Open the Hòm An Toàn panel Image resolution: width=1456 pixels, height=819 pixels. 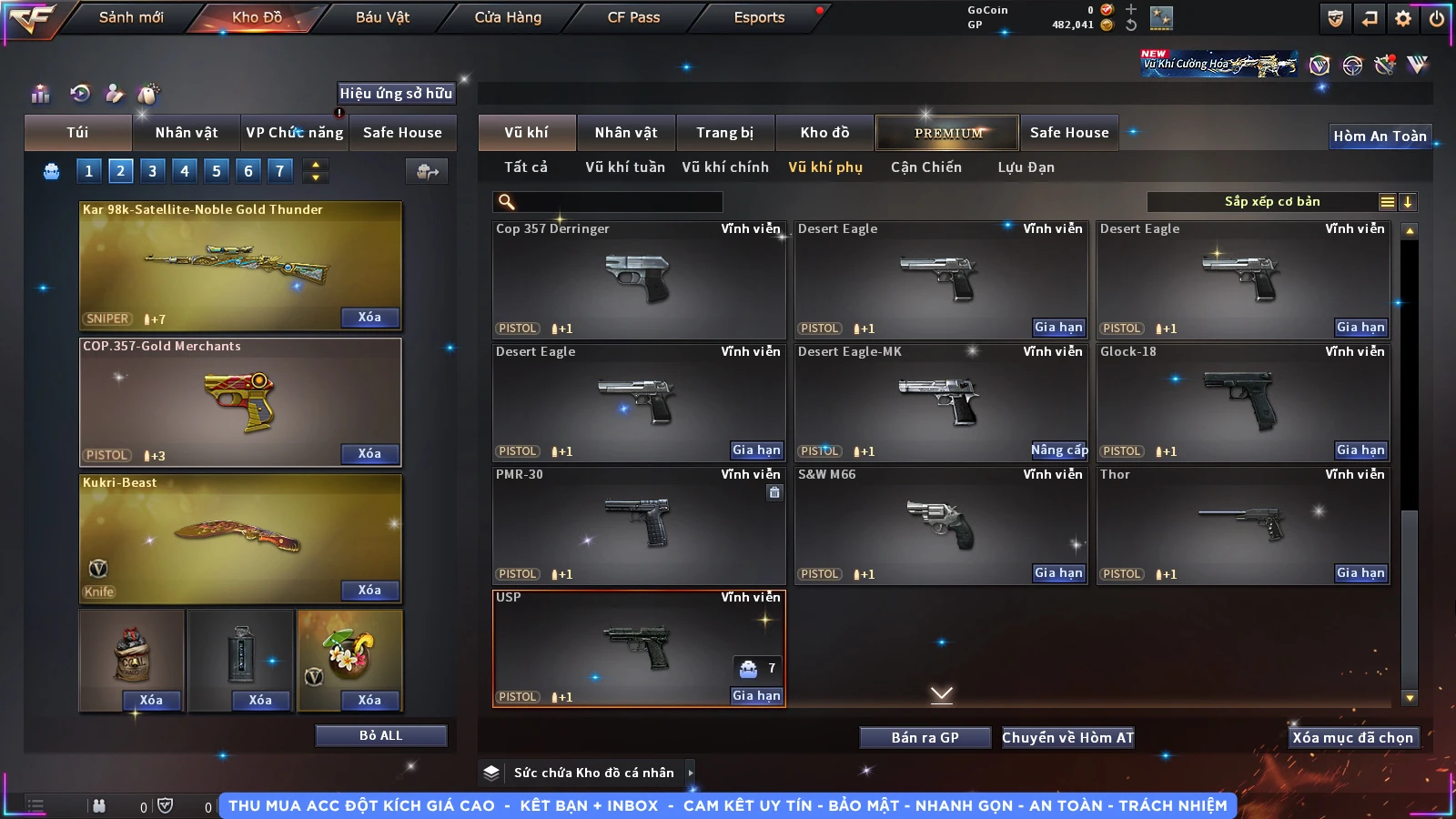(x=1380, y=136)
